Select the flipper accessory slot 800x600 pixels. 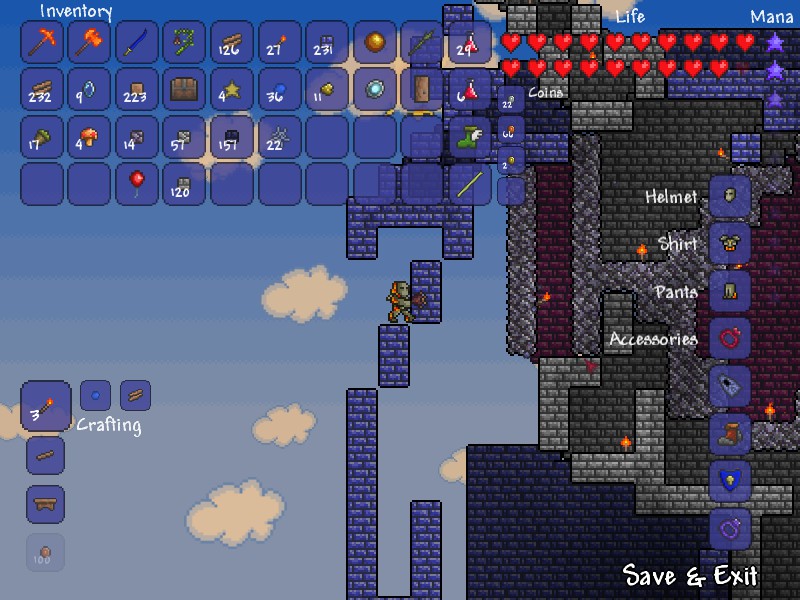pyautogui.click(x=730, y=385)
